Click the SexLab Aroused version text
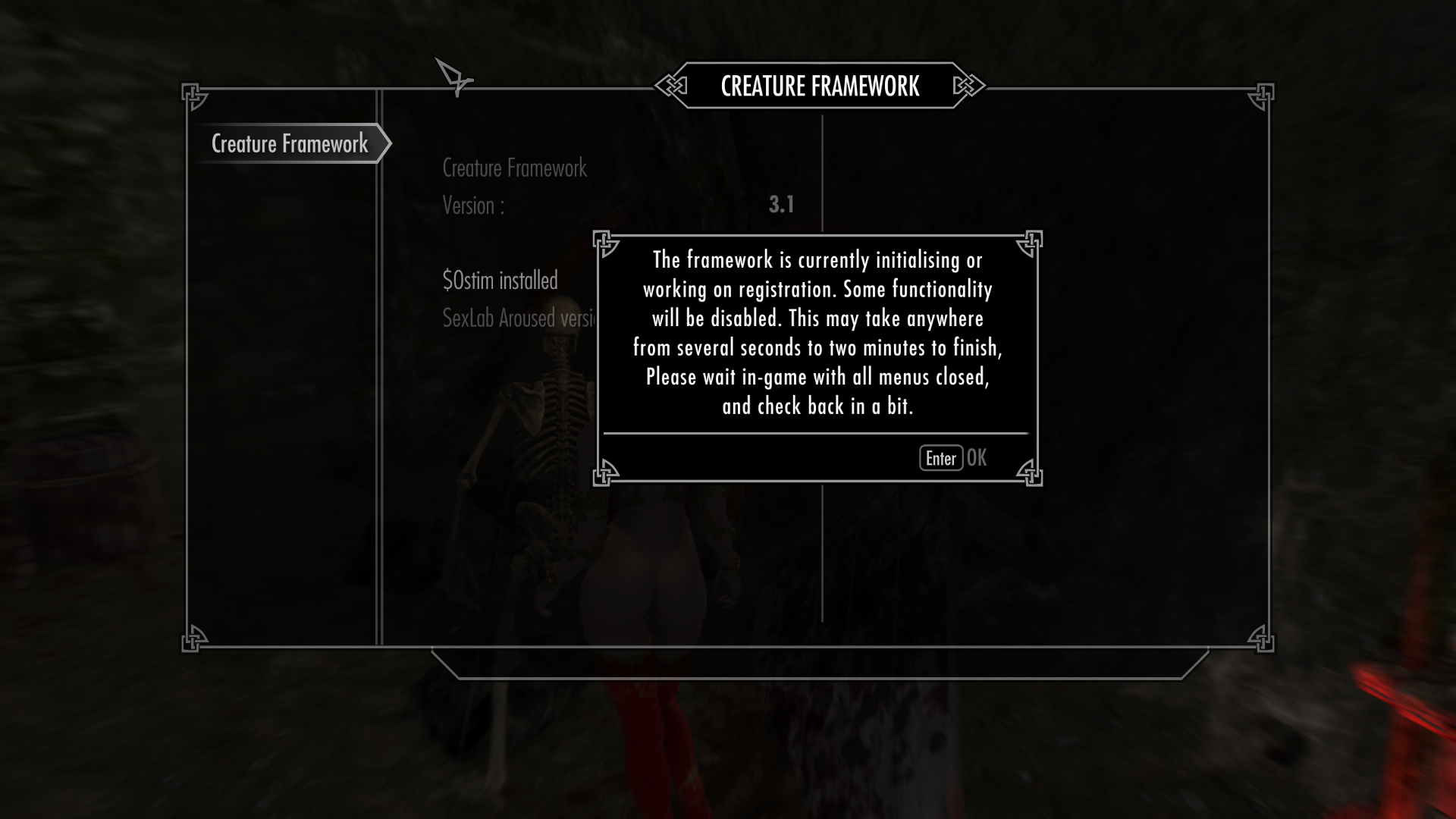This screenshot has height=819, width=1456. pyautogui.click(x=519, y=319)
